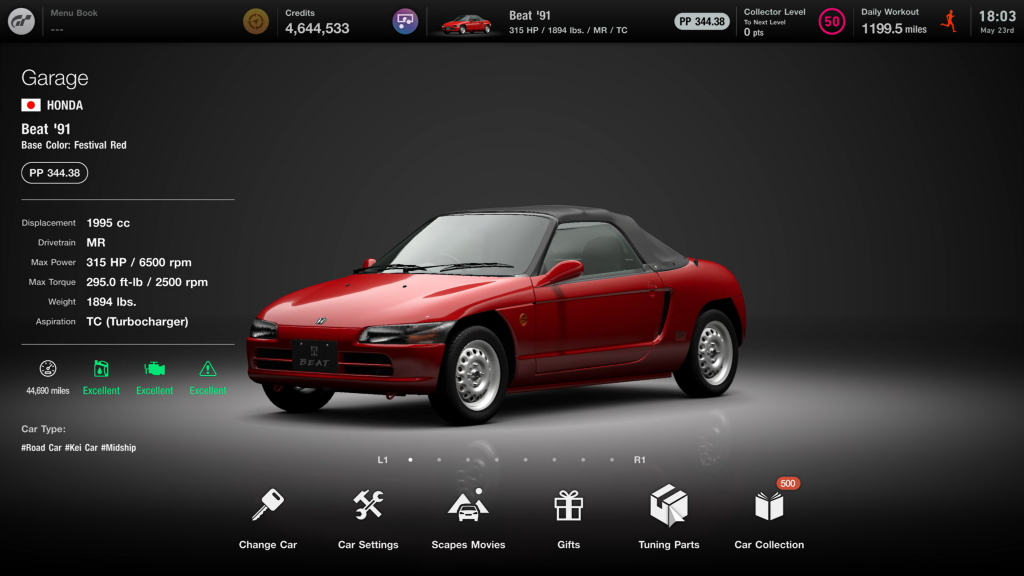Click the odometer mileage icon
Screen dimensions: 1024x576
[48, 368]
